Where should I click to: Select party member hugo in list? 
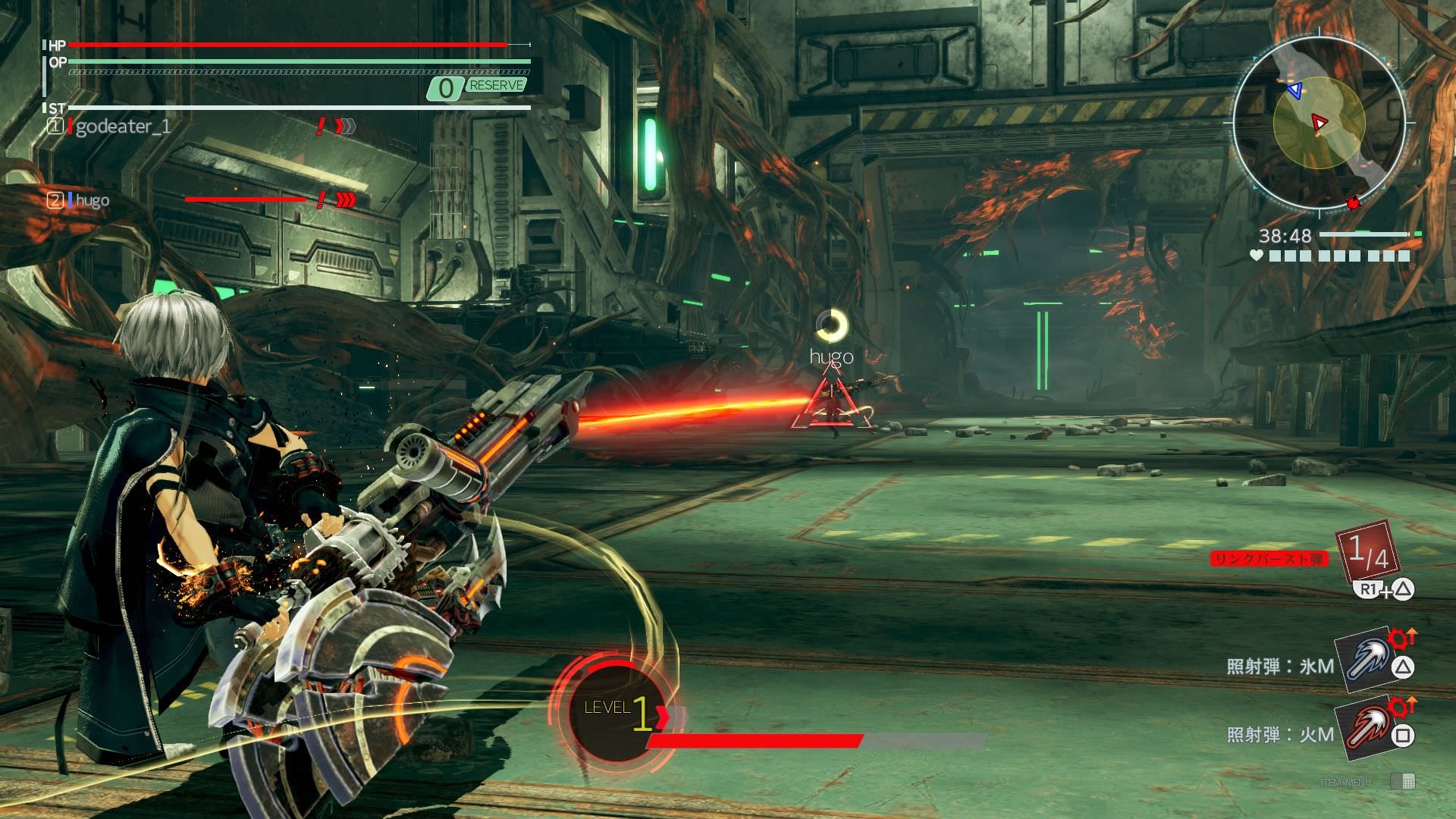[x=92, y=200]
